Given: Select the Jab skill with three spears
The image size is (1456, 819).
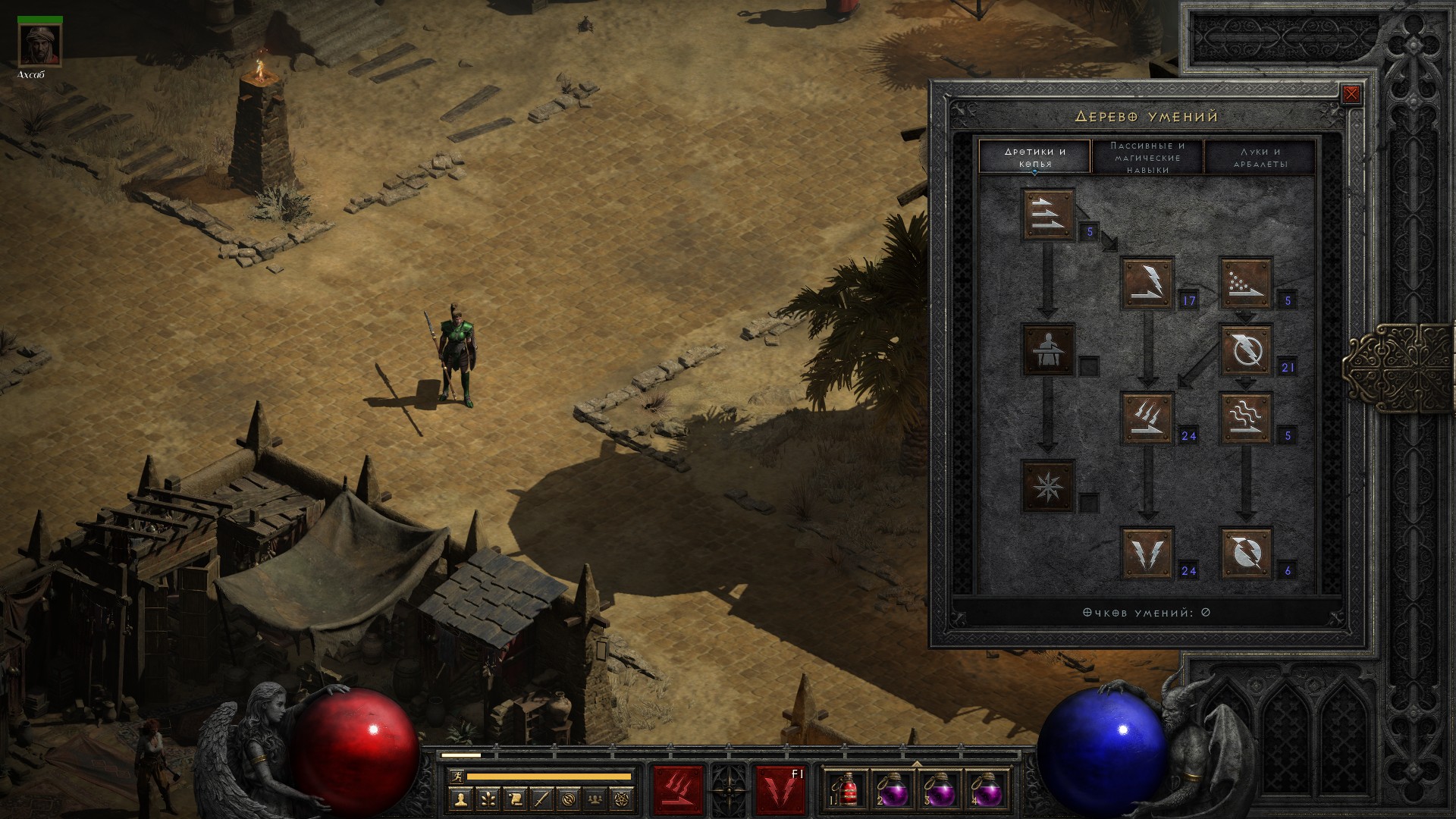Looking at the screenshot, I should [x=1048, y=214].
